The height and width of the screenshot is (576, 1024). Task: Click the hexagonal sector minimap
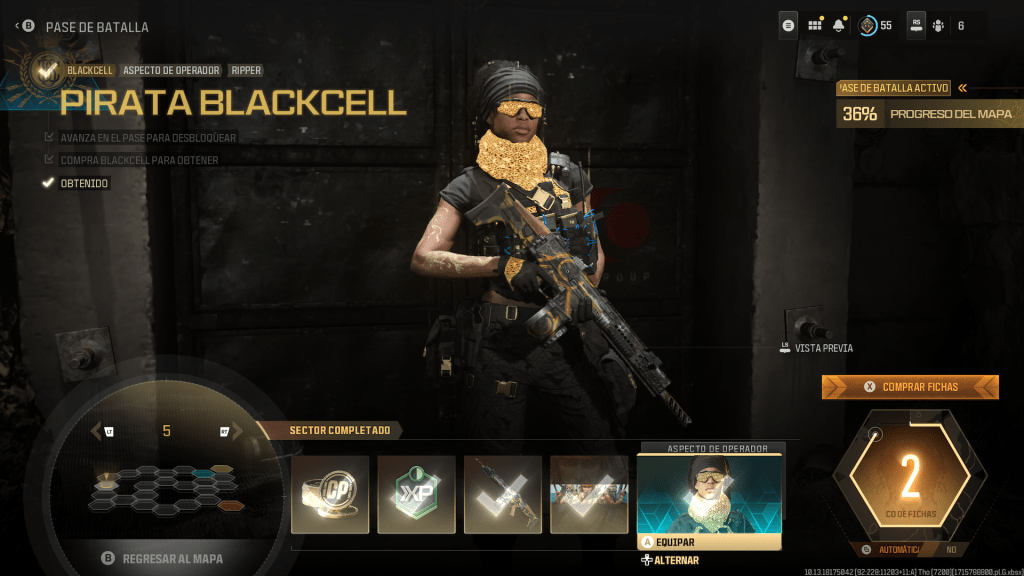[x=165, y=486]
